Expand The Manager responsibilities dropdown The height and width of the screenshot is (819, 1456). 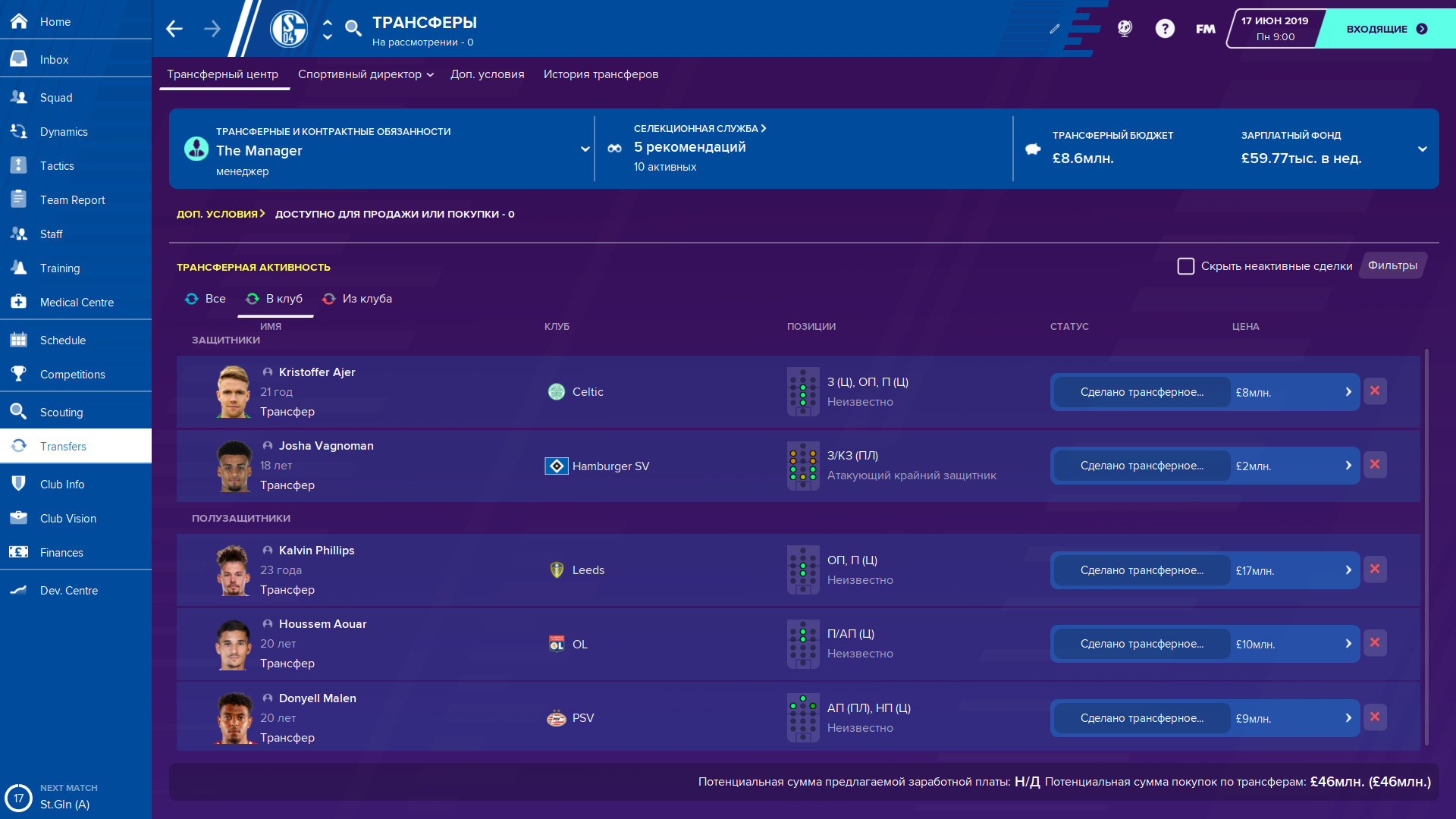point(584,149)
